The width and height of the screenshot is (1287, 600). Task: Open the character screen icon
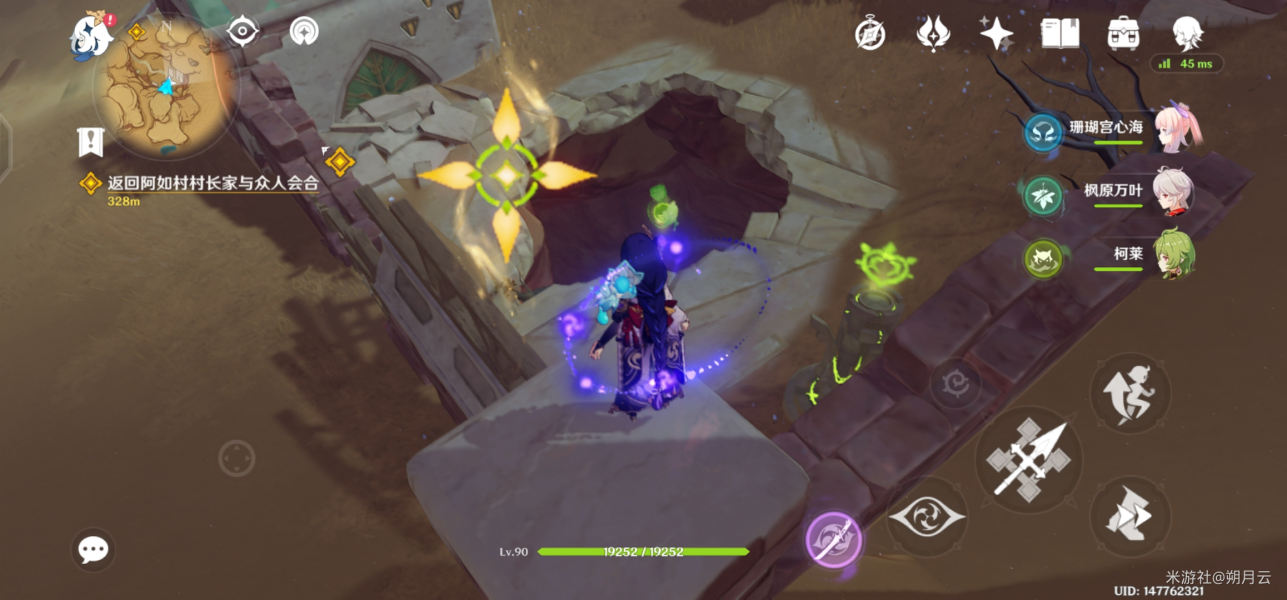point(1187,34)
